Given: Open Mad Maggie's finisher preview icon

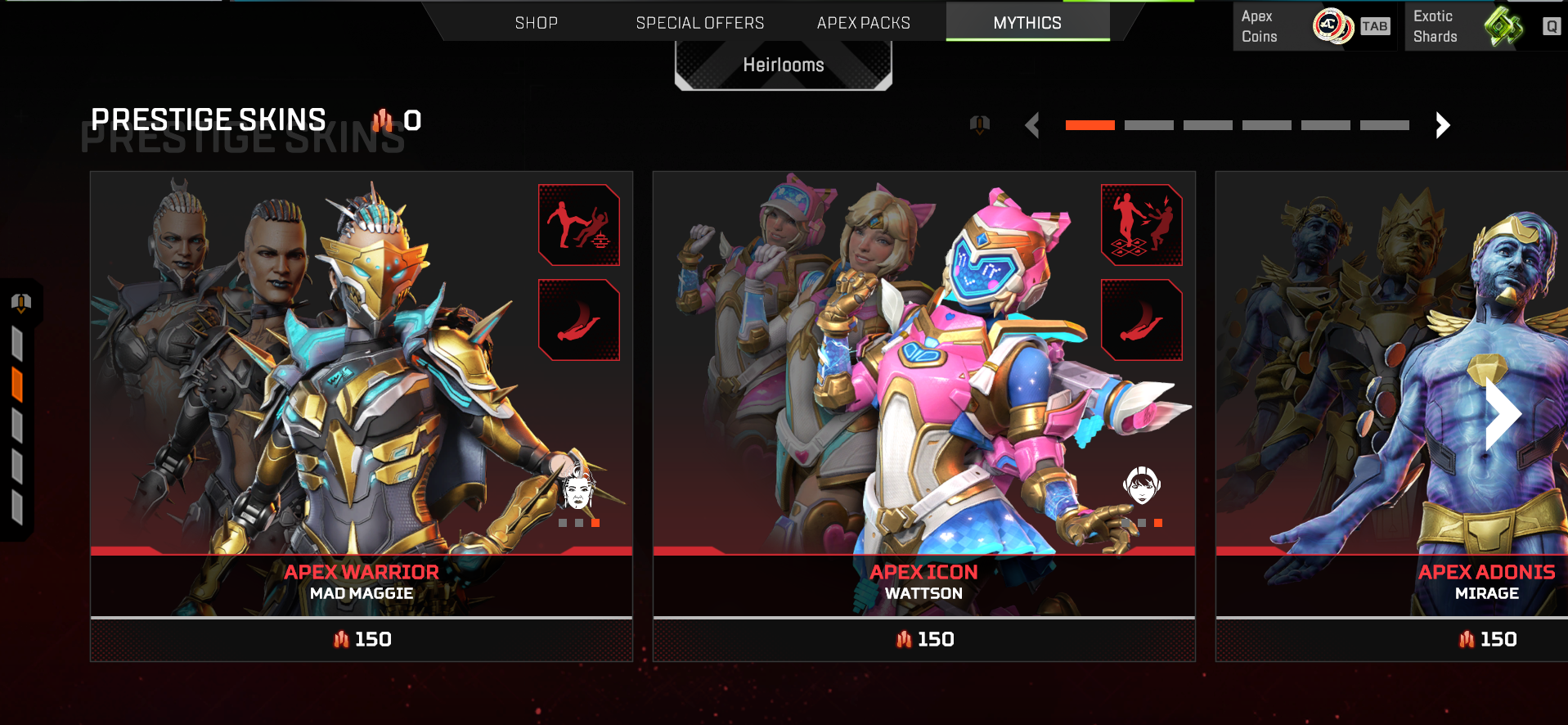Looking at the screenshot, I should (578, 224).
